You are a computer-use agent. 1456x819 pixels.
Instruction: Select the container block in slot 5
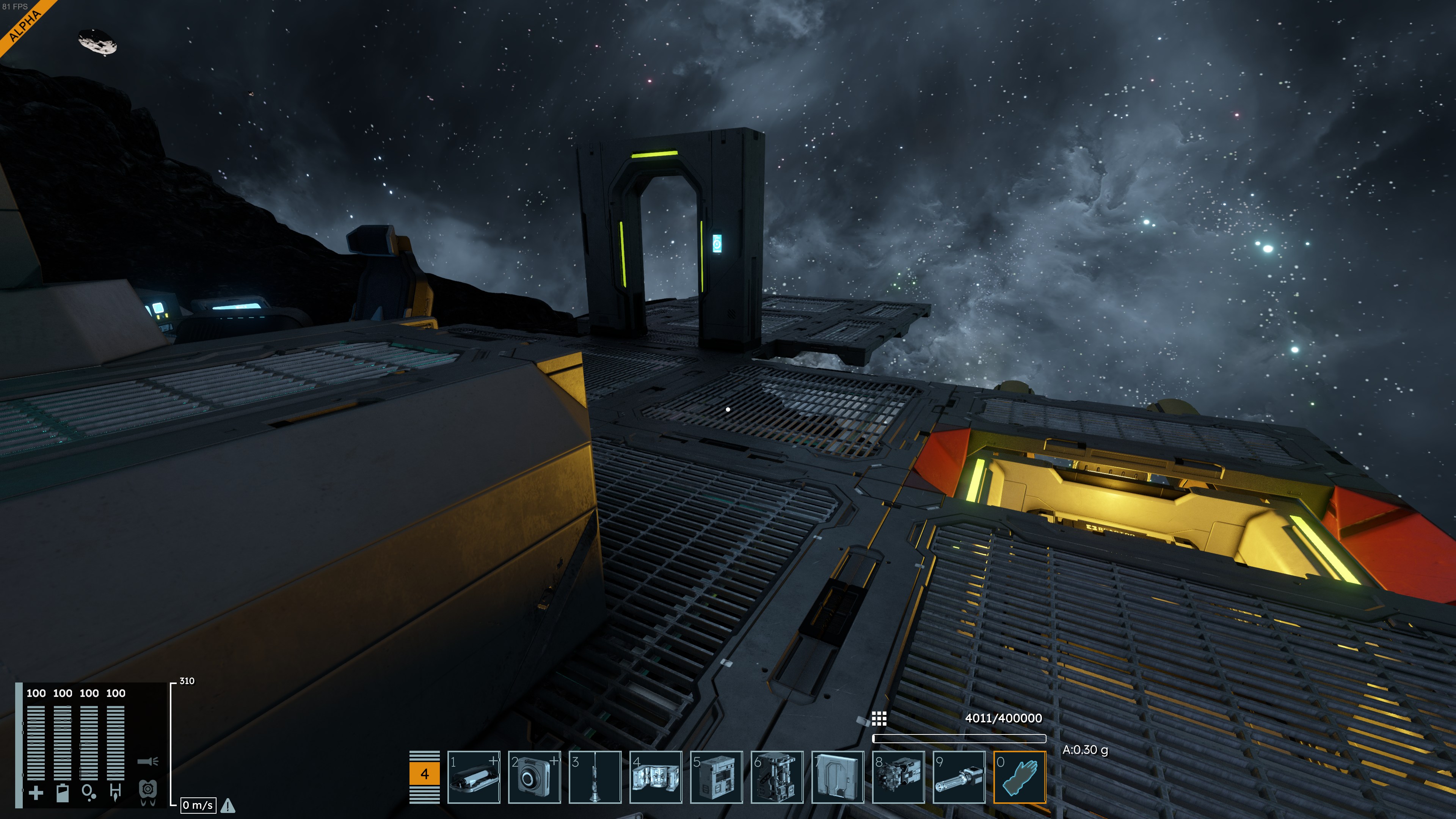(x=716, y=777)
